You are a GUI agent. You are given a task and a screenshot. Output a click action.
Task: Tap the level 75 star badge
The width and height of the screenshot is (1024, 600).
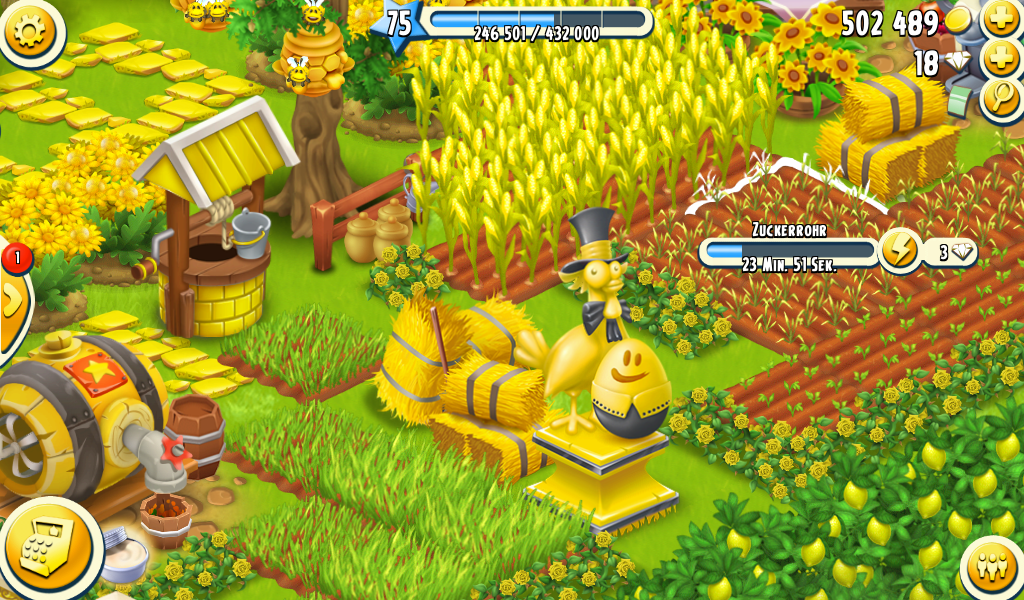(x=397, y=23)
